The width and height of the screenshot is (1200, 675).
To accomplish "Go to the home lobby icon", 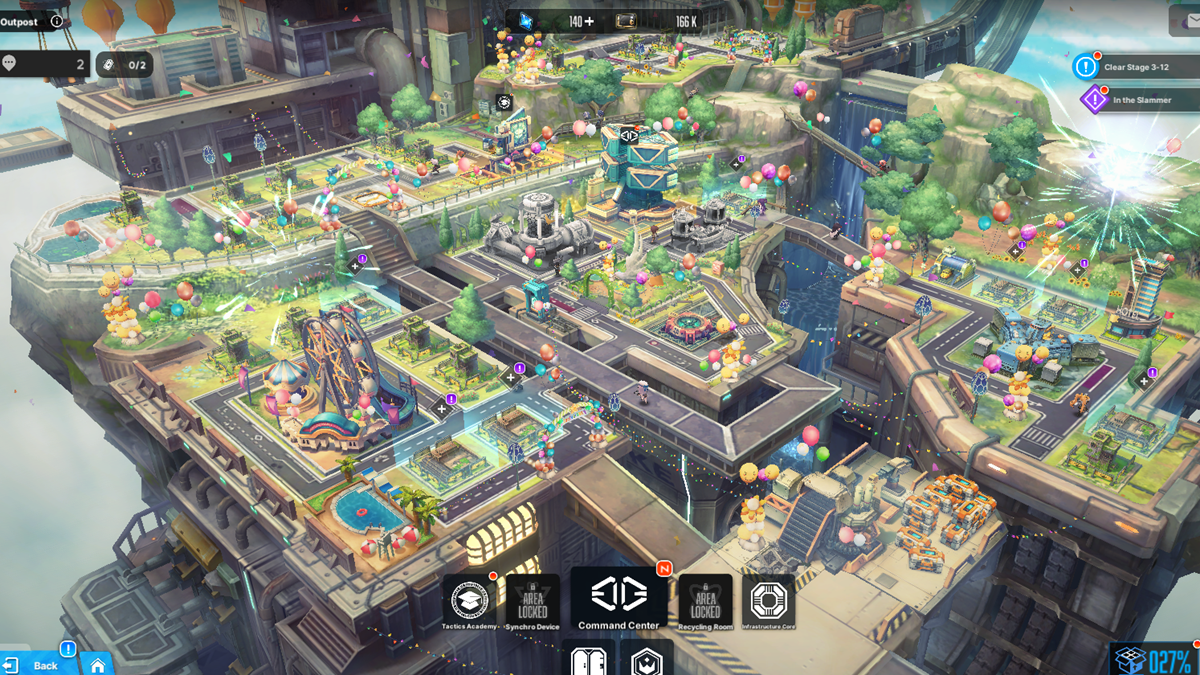I will tap(98, 664).
